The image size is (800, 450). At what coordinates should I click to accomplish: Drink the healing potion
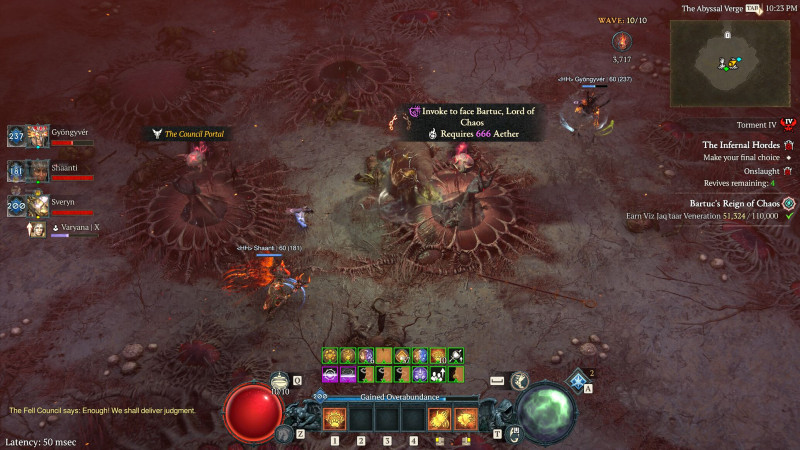click(x=281, y=381)
